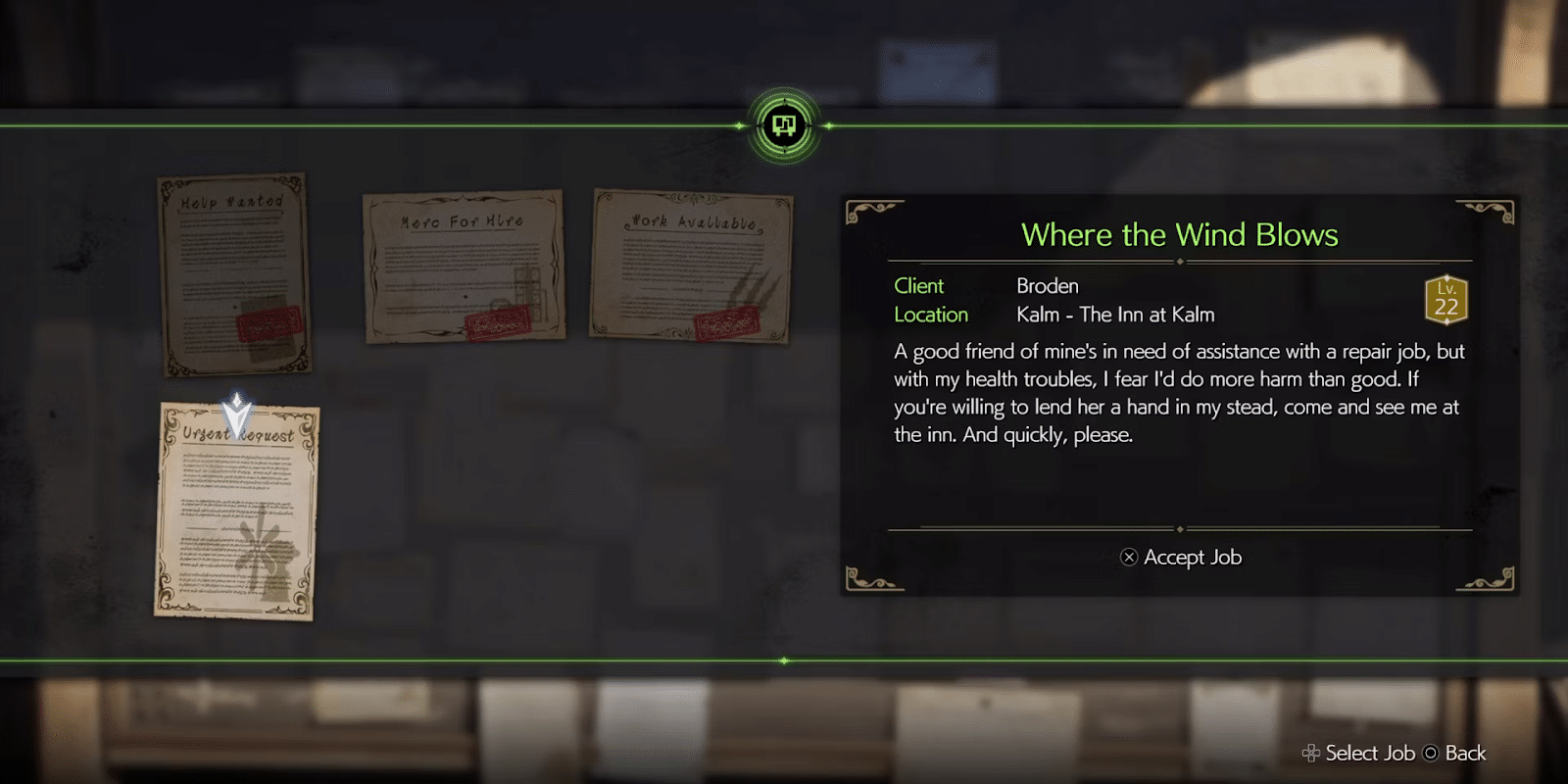This screenshot has width=1568, height=784.
Task: Accept the Where the Wind Blows job
Action: (x=1181, y=558)
